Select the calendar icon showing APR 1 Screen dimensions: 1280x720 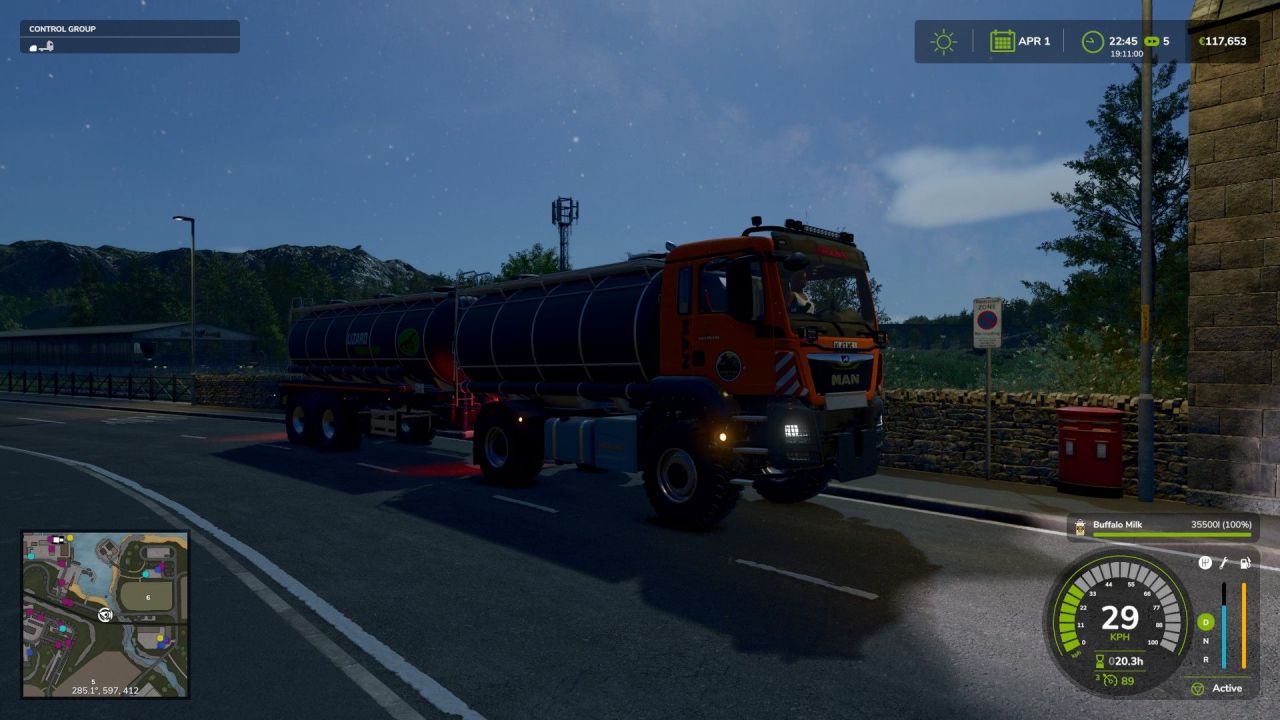pos(1002,39)
